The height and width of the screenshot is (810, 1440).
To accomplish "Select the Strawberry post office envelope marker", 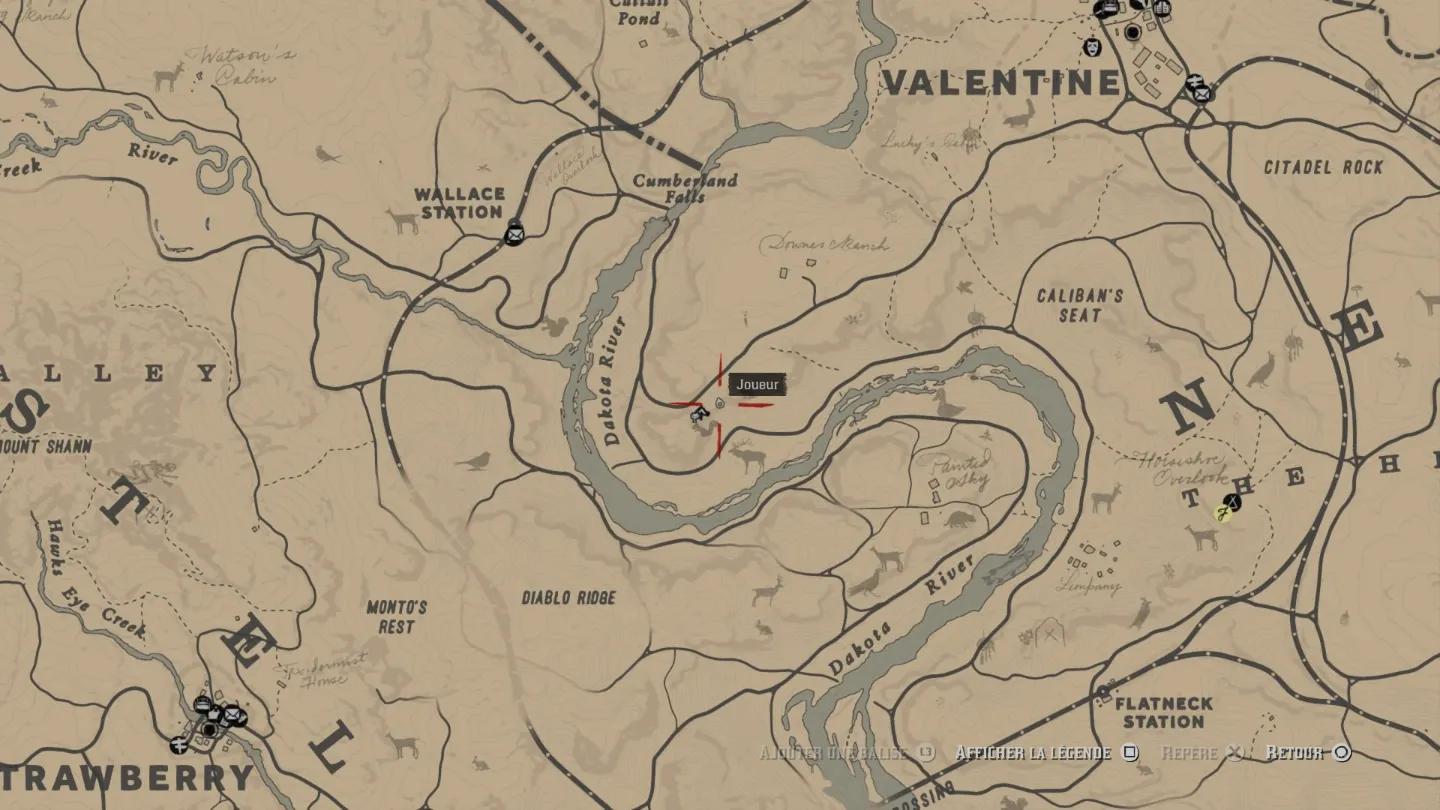I will point(234,715).
